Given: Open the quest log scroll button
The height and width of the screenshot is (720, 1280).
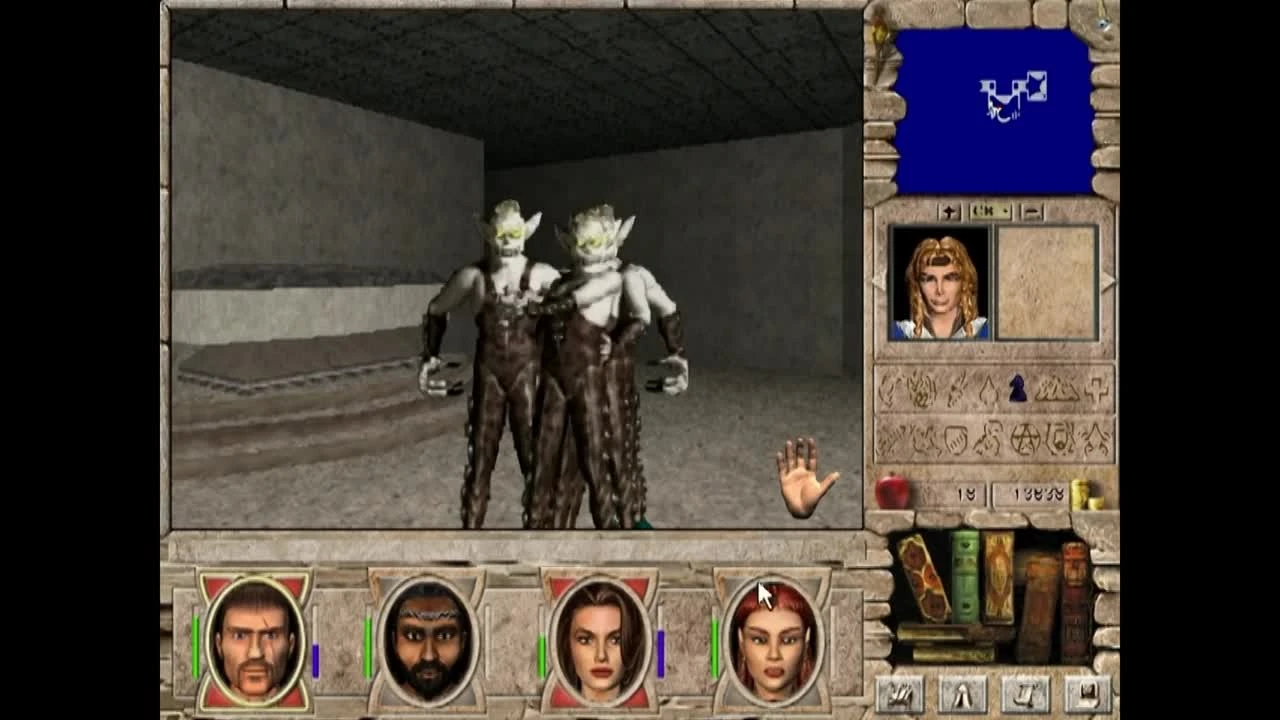Looking at the screenshot, I should point(1024,693).
